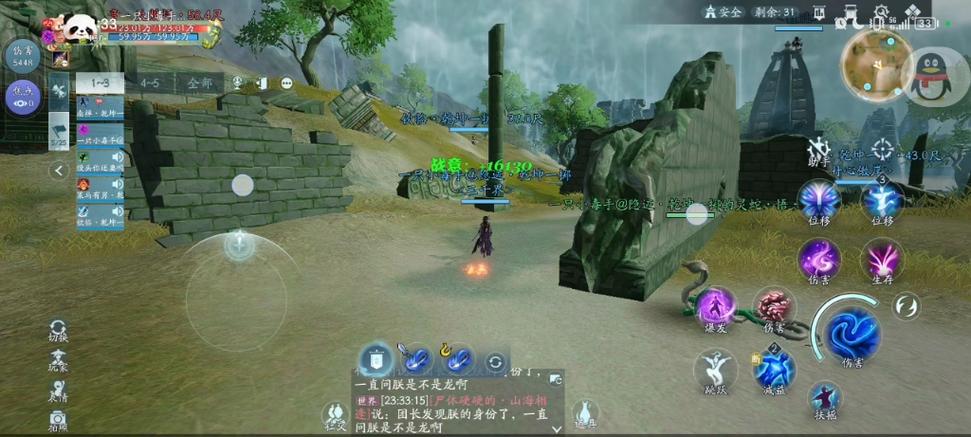This screenshot has width=971, height=437.
Task: Select the 全部 team tab
Action: pyautogui.click(x=199, y=83)
